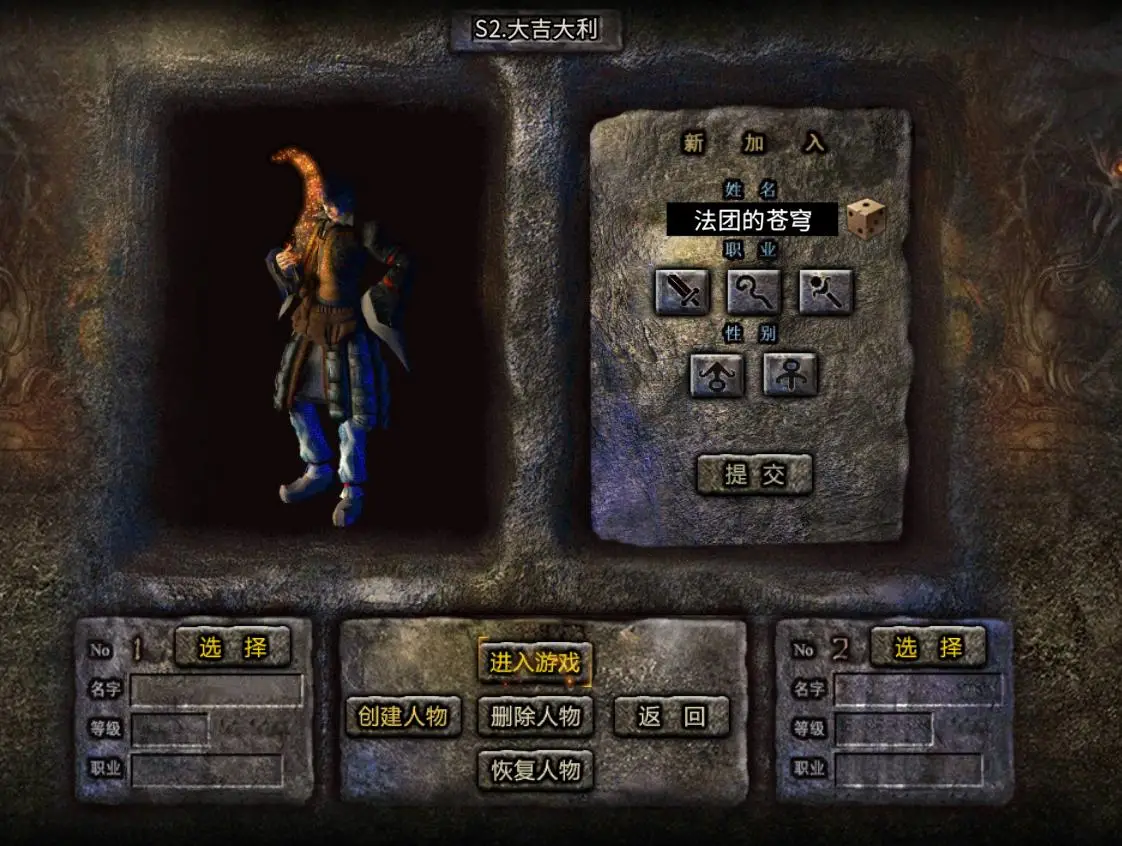Click 创建人物 to create a character
The image size is (1122, 846).
coord(403,716)
